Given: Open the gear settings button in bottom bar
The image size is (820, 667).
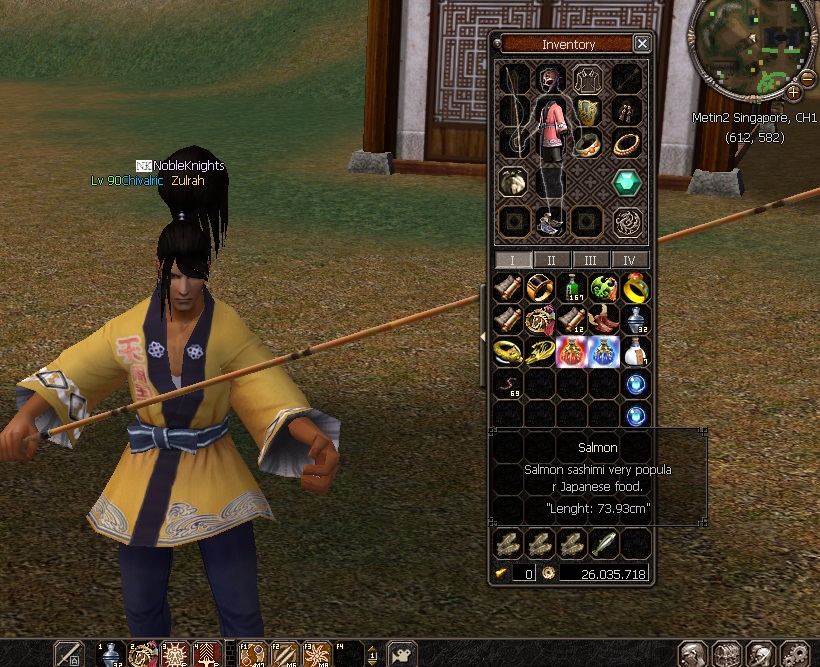Looking at the screenshot, I should click(794, 655).
